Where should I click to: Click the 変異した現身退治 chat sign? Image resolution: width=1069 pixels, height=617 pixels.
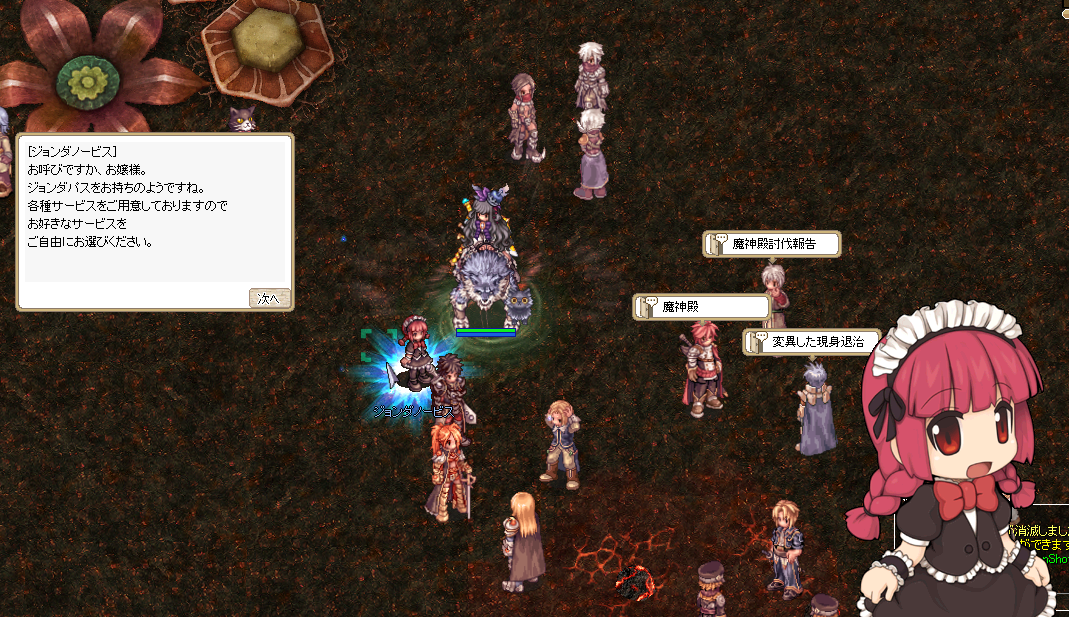click(x=812, y=342)
